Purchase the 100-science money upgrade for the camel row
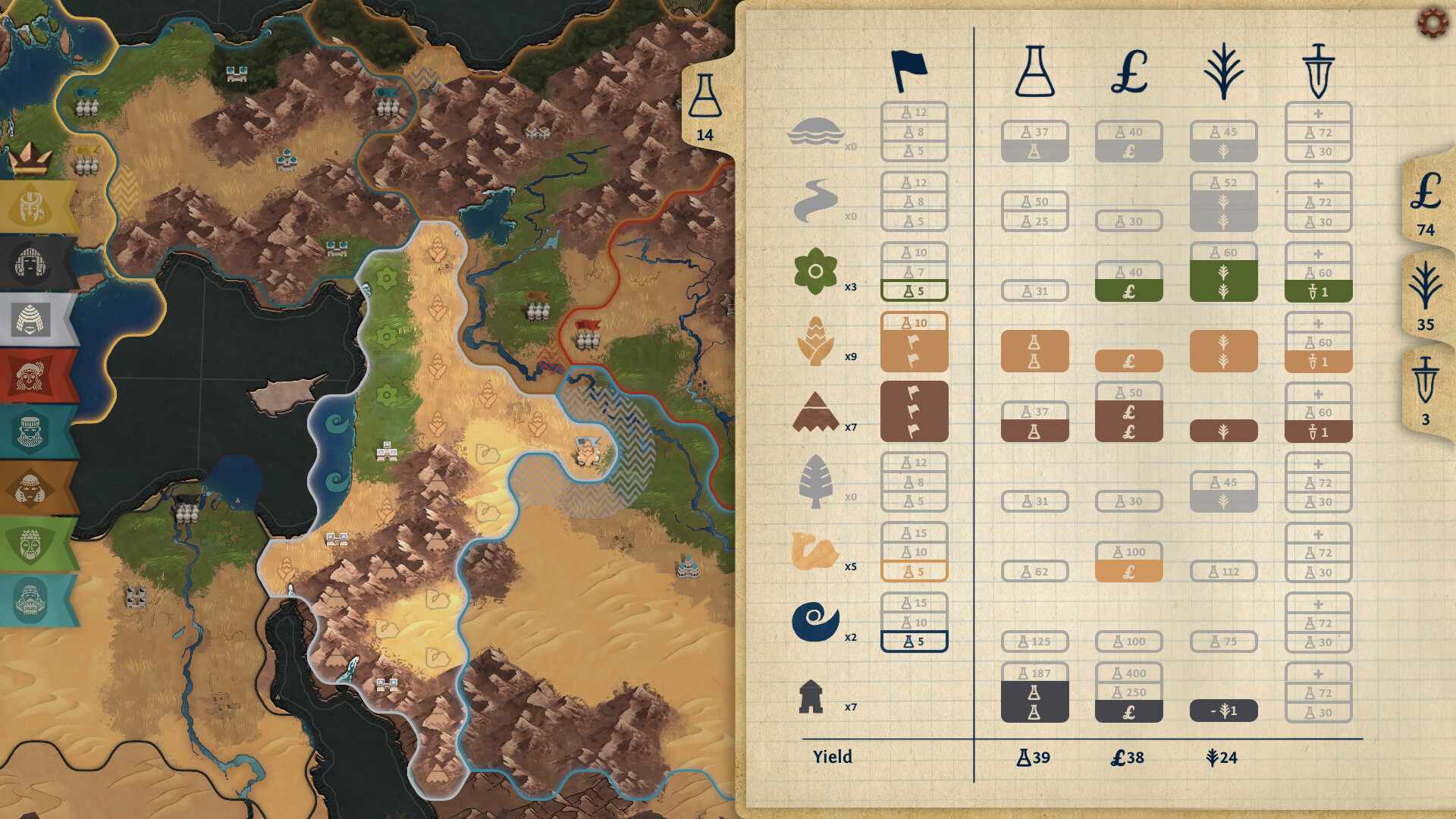The width and height of the screenshot is (1456, 819). pos(1128,561)
